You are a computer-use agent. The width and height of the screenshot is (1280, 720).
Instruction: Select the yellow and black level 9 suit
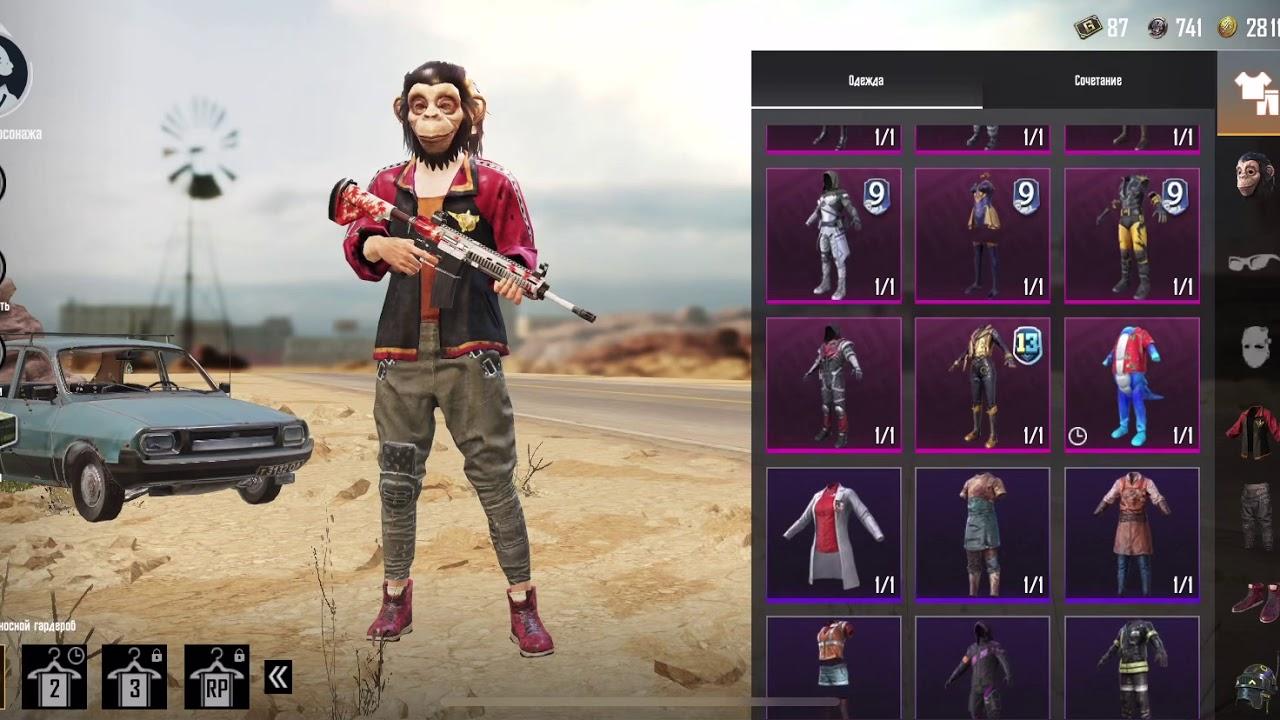pos(1131,235)
